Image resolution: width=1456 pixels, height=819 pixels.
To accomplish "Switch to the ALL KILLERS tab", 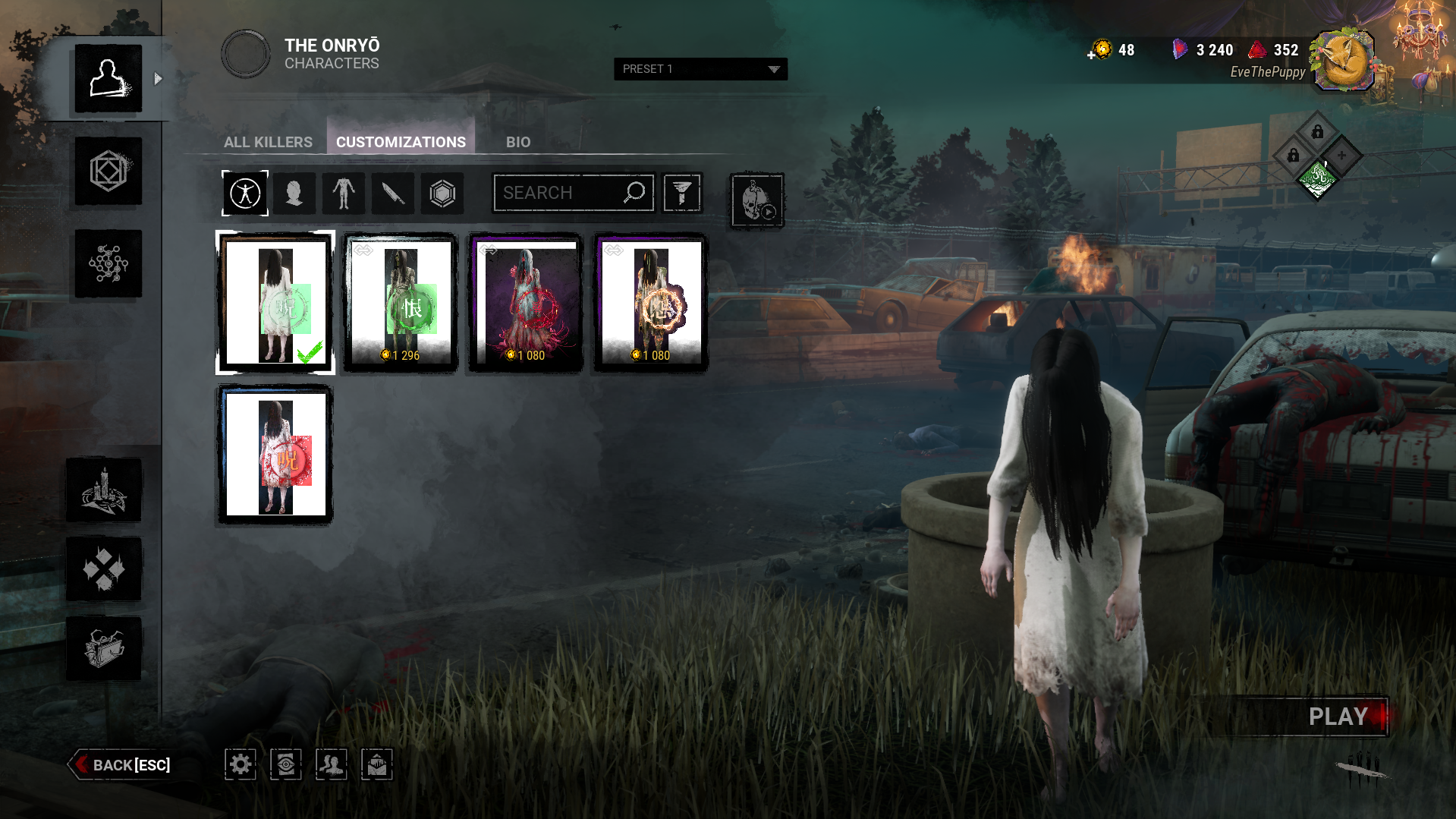I will click(x=268, y=141).
